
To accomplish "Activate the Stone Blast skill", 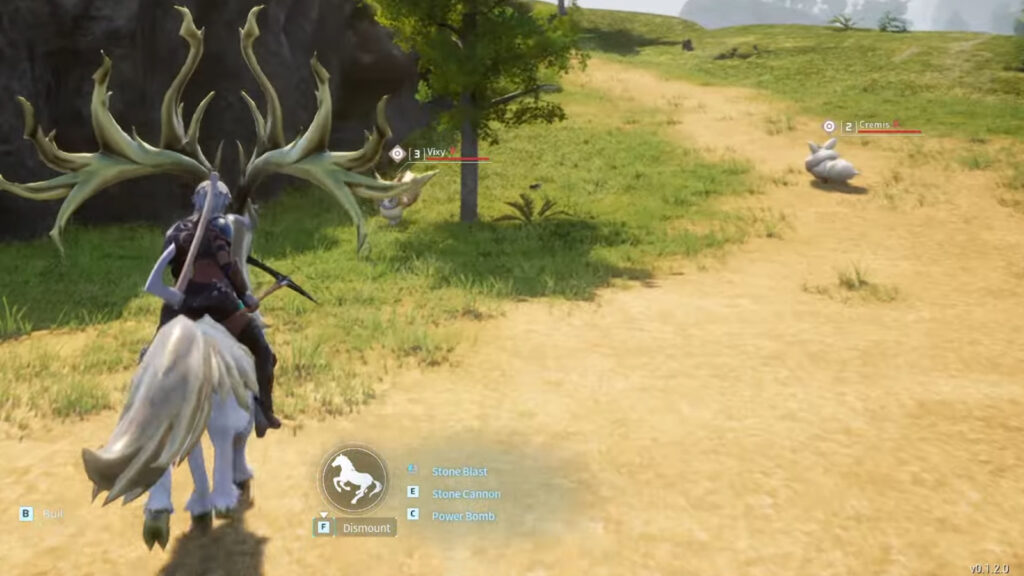I will pos(459,471).
